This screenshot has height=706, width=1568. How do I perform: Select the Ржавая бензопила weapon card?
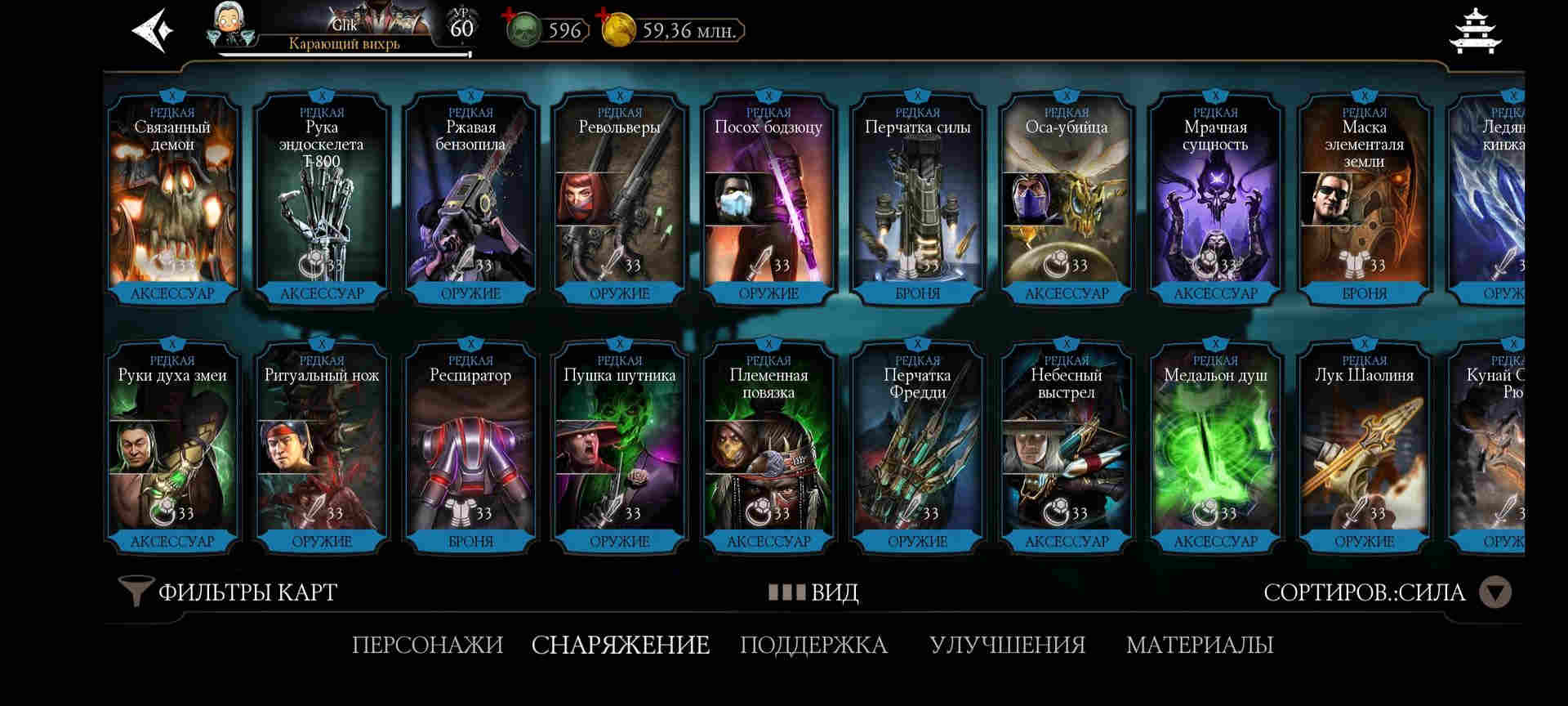click(470, 199)
